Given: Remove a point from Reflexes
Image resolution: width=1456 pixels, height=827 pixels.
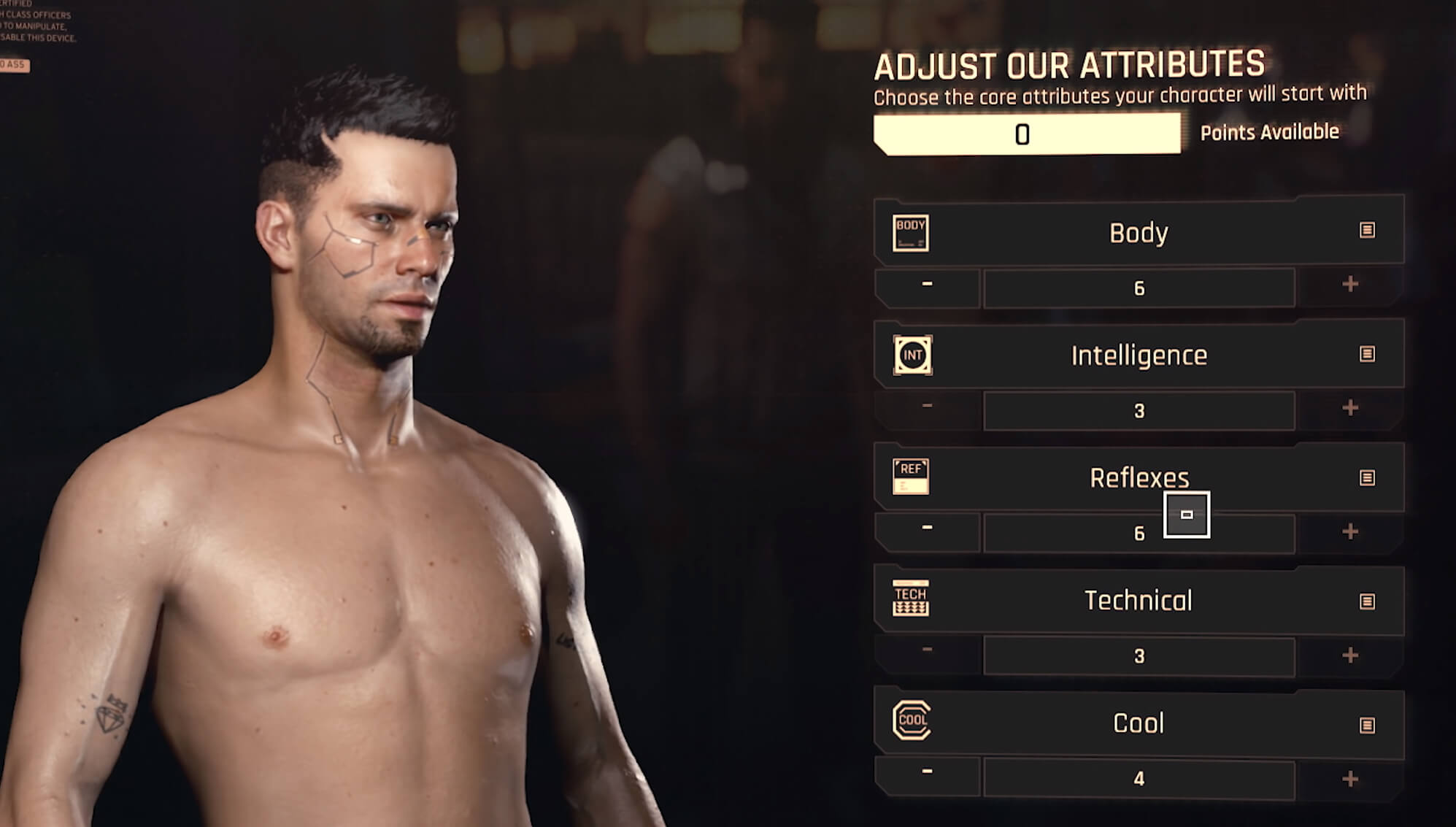Looking at the screenshot, I should 927,528.
